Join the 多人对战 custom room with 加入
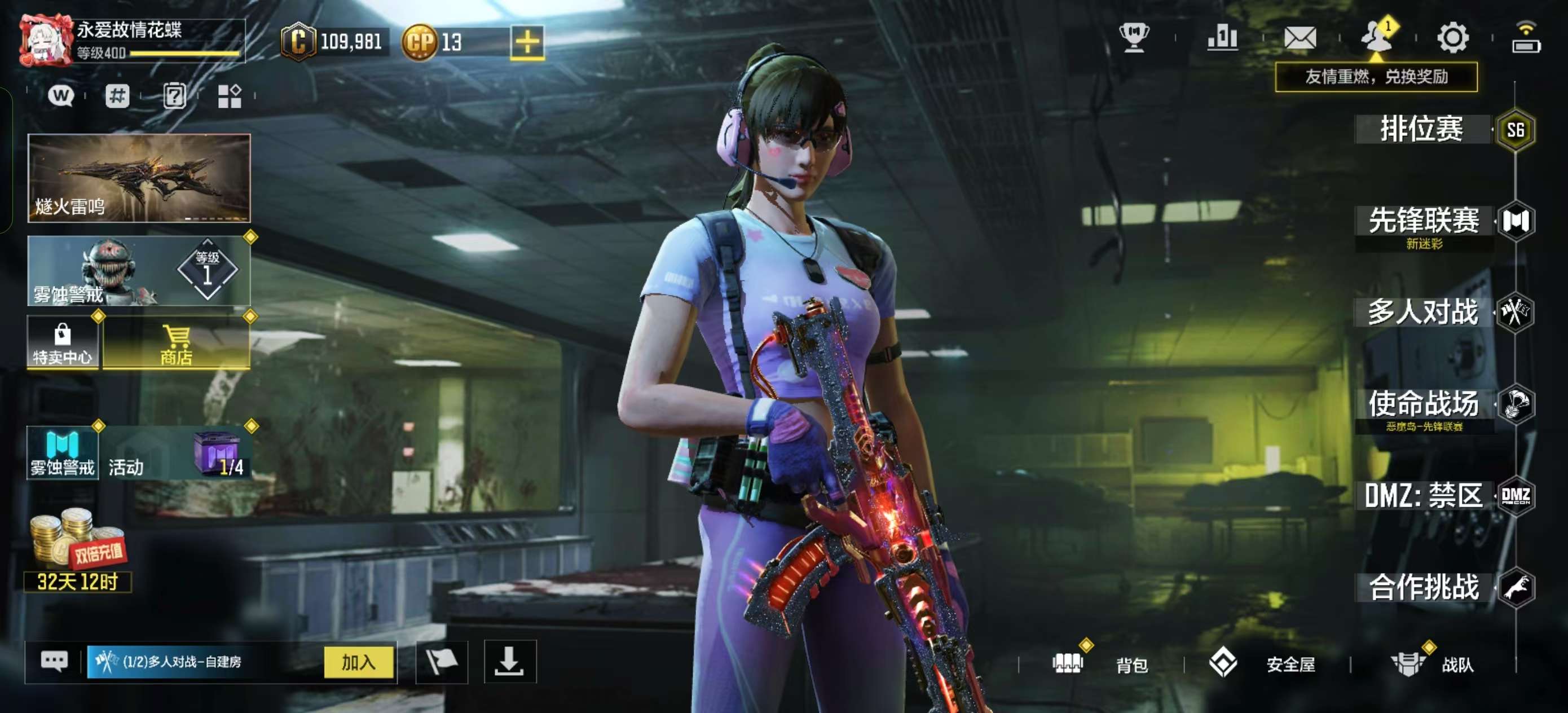This screenshot has height=713, width=1568. 359,662
